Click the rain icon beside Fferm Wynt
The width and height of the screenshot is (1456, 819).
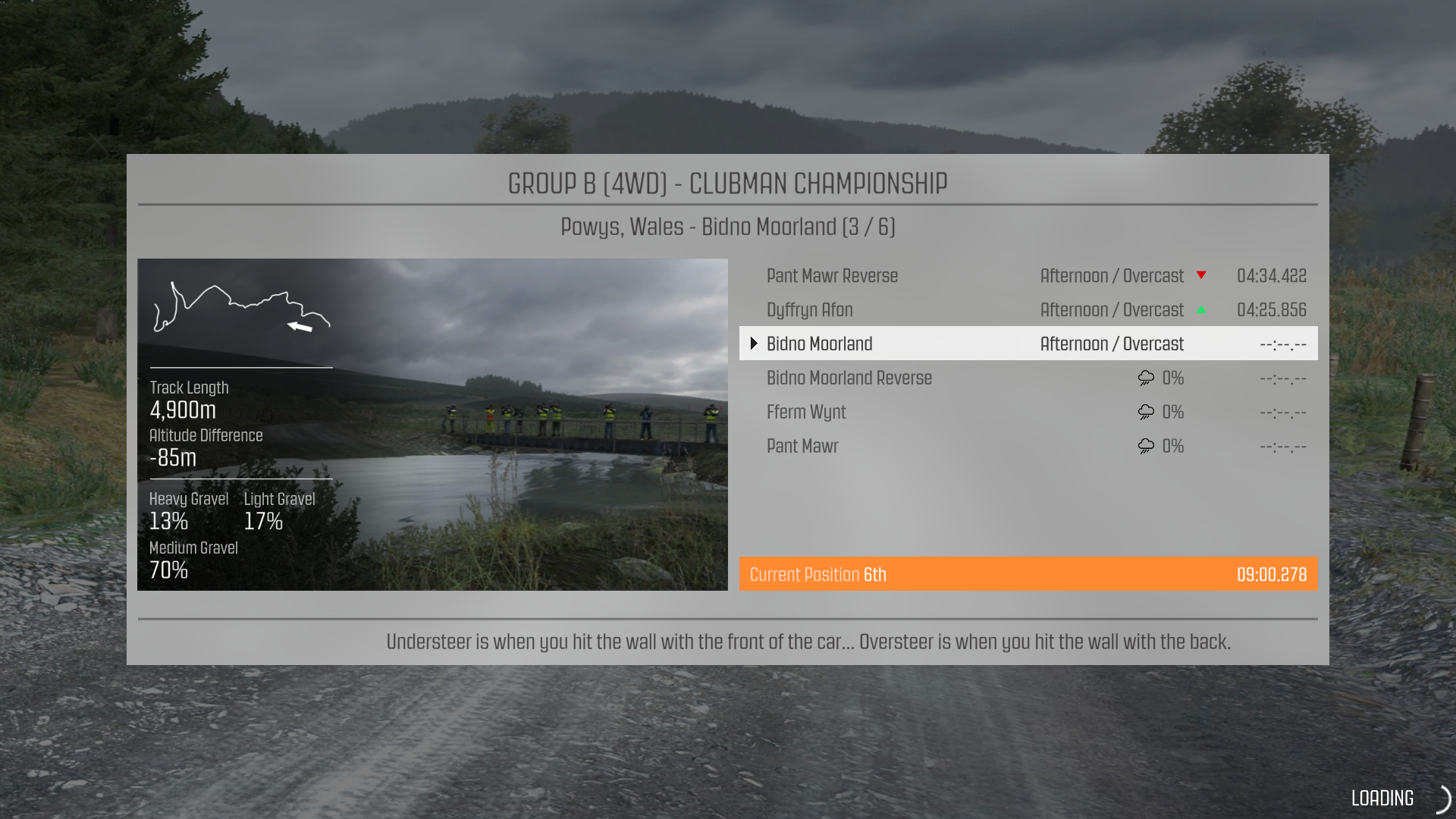[1144, 412]
